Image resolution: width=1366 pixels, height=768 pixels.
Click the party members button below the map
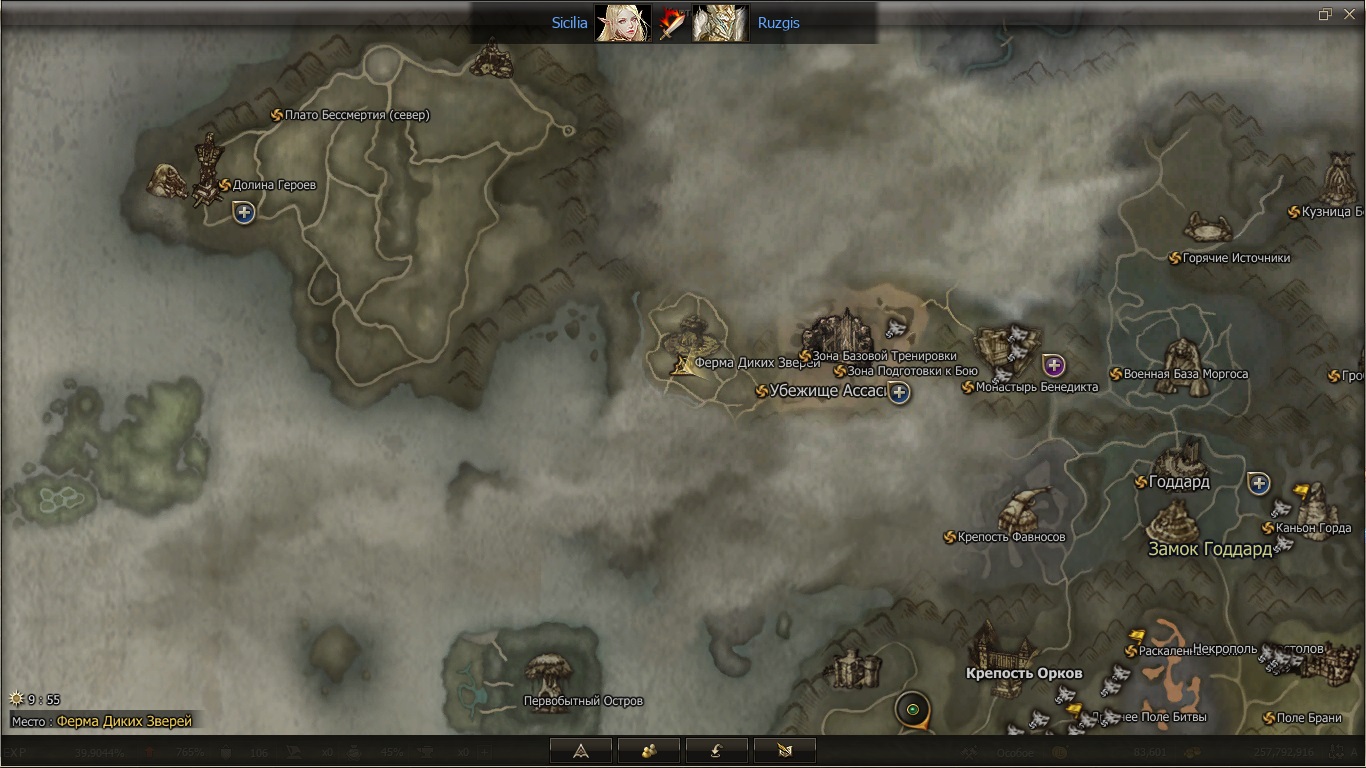click(x=648, y=750)
